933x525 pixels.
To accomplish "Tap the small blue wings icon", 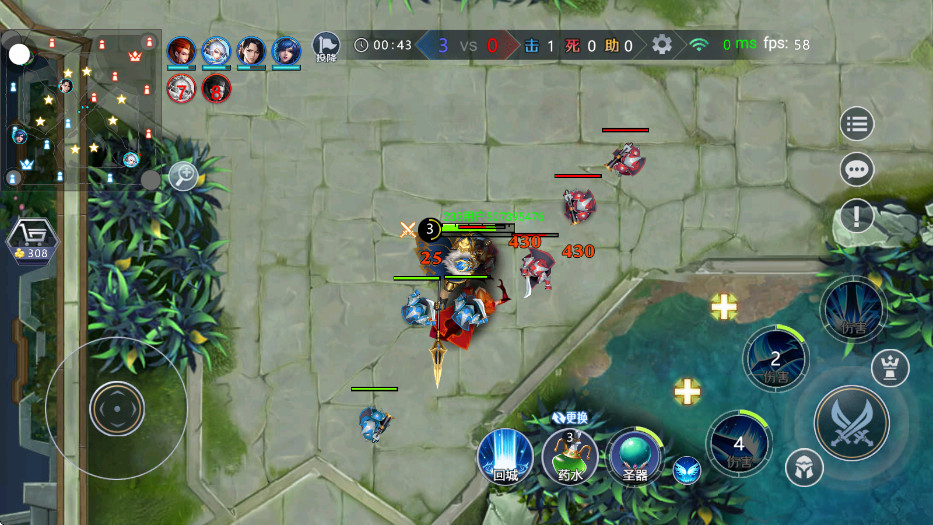I will (686, 469).
